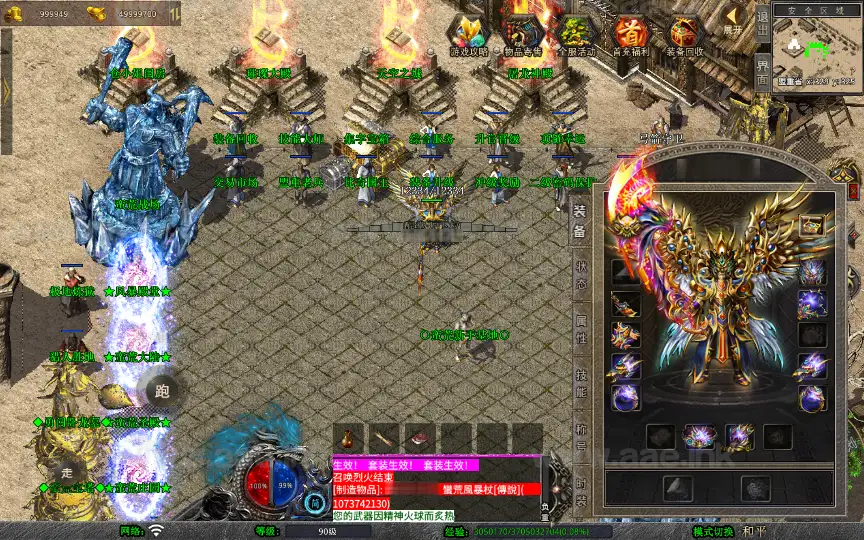The height and width of the screenshot is (540, 864).
Task: Toggle the 走 walk button
Action: pyautogui.click(x=68, y=470)
